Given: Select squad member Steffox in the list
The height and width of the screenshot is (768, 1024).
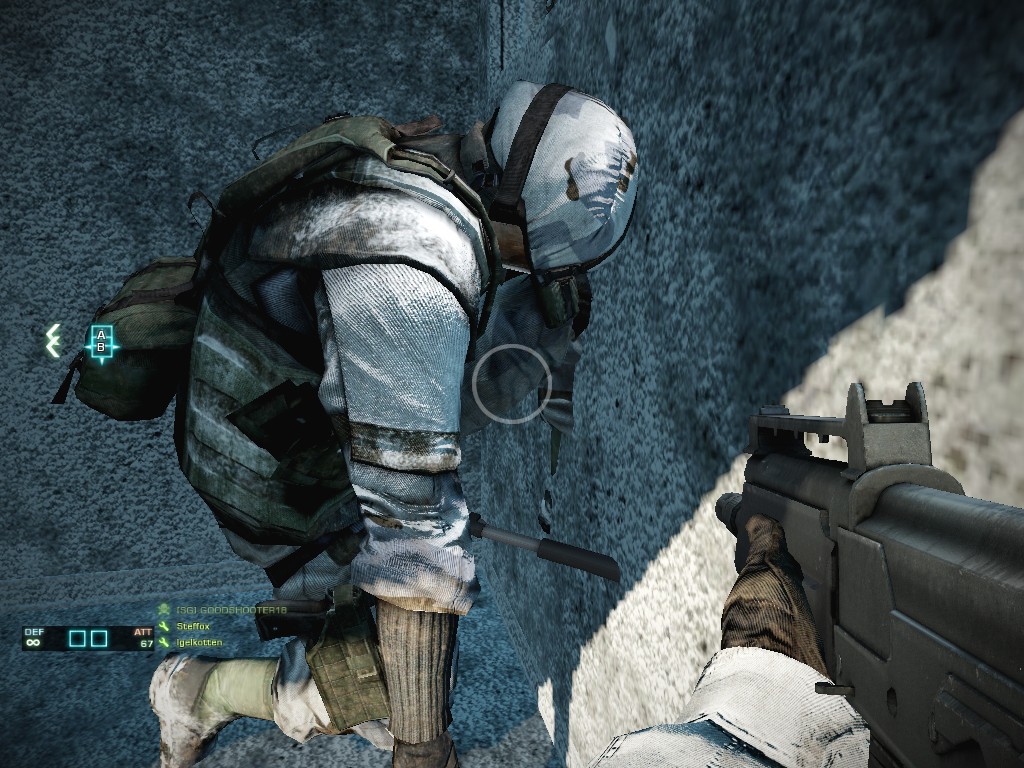Looking at the screenshot, I should coord(194,626).
